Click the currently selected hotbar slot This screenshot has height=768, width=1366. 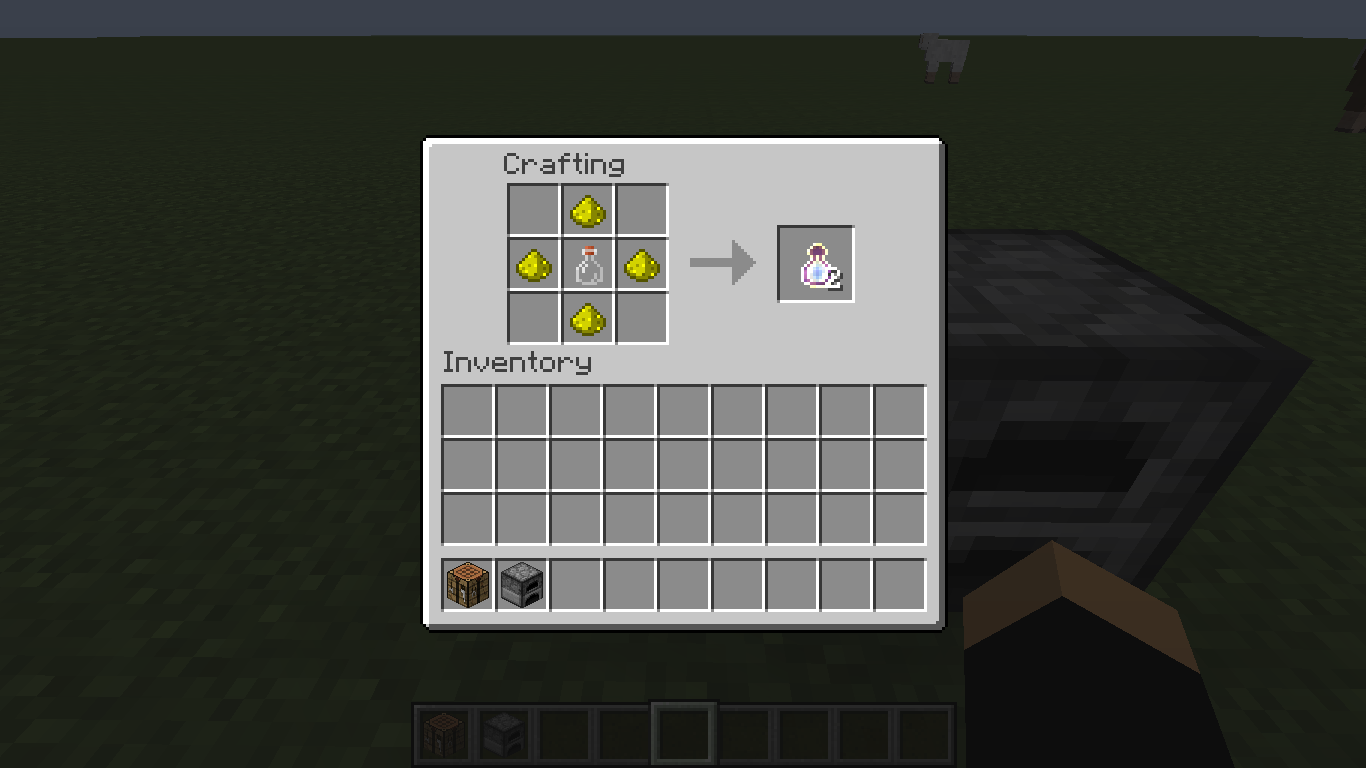[x=684, y=732]
